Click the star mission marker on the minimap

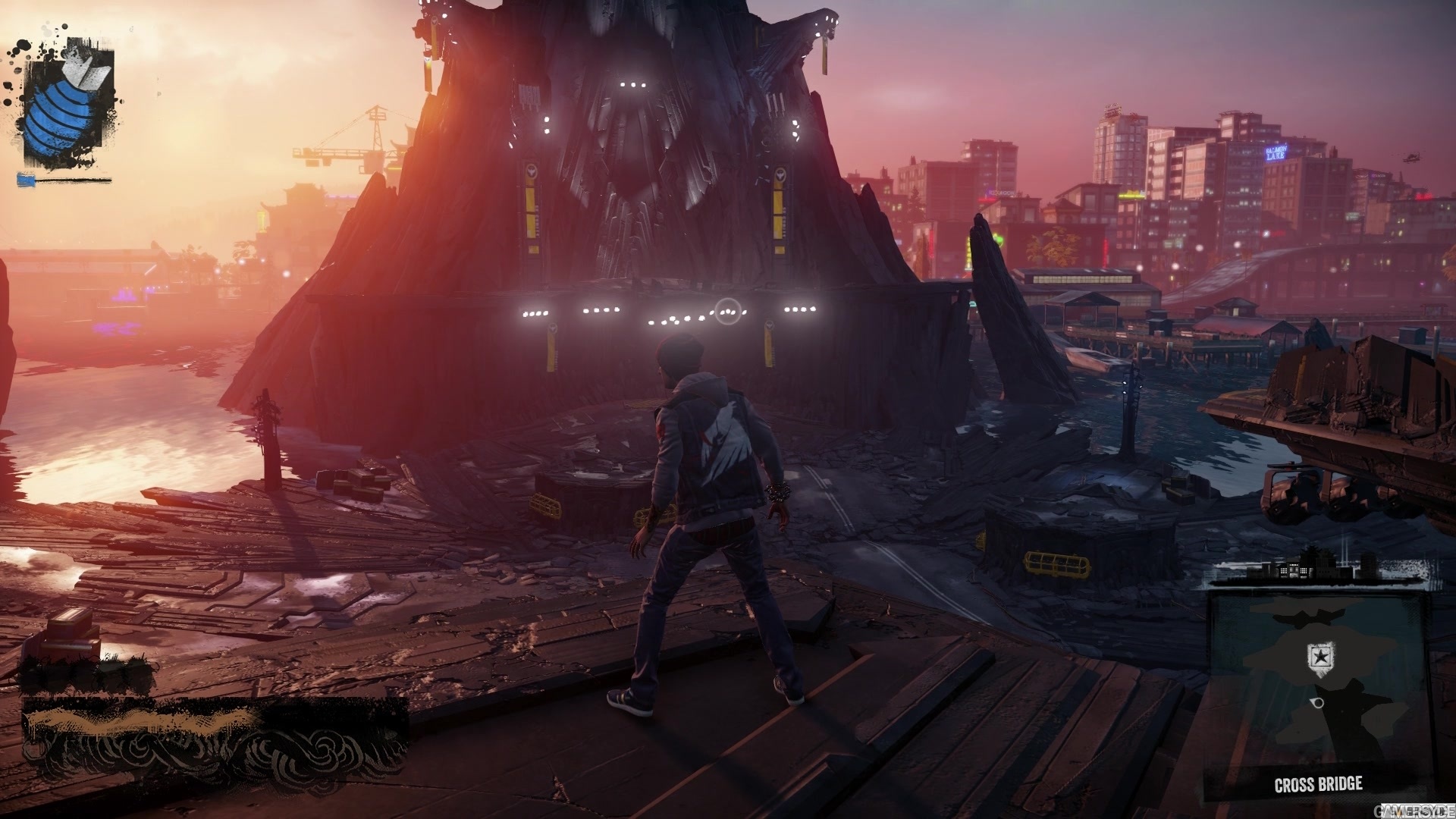pyautogui.click(x=1321, y=657)
